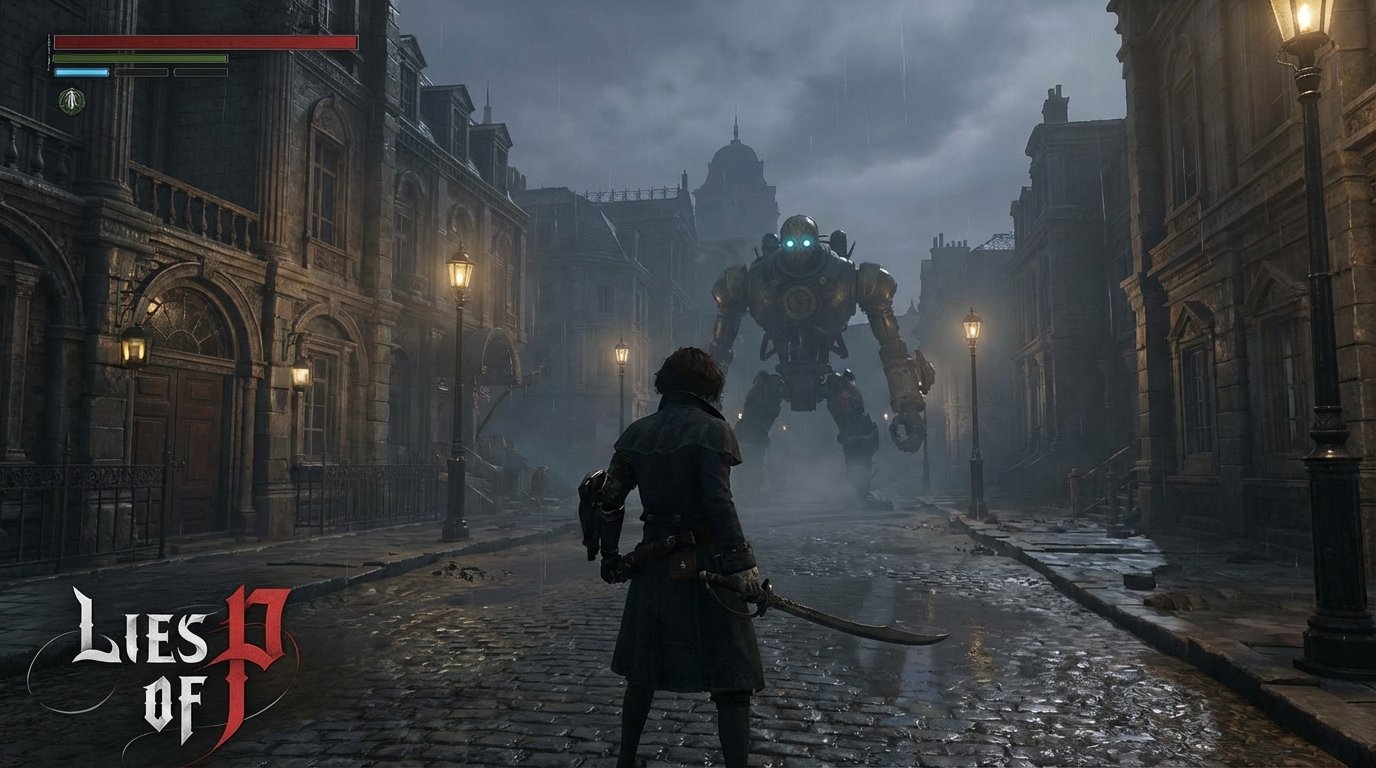Expand the stamina bar readout

point(140,58)
